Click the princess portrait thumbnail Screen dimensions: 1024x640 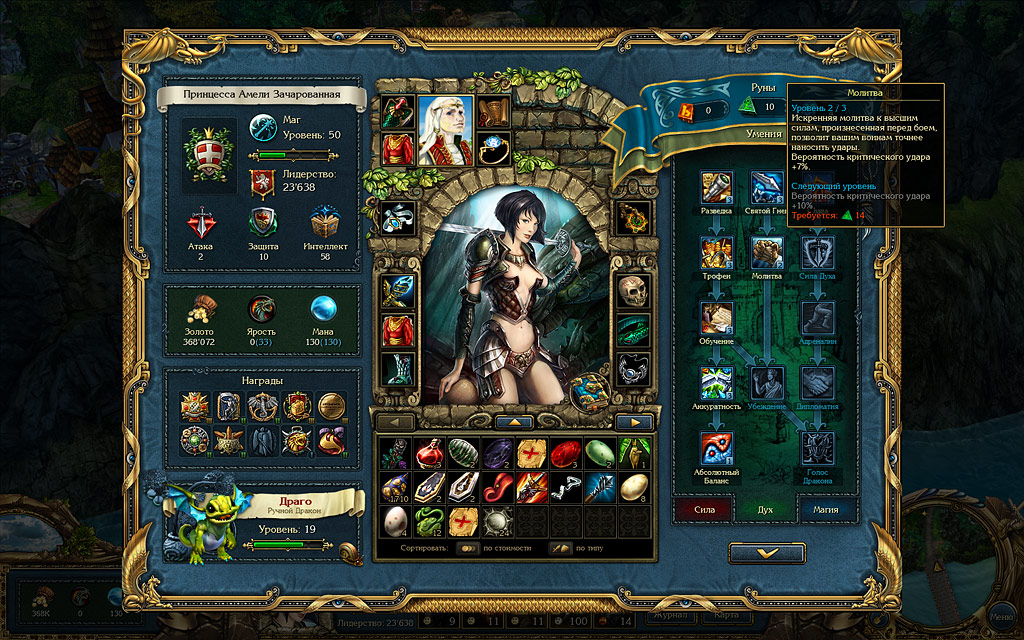(445, 130)
